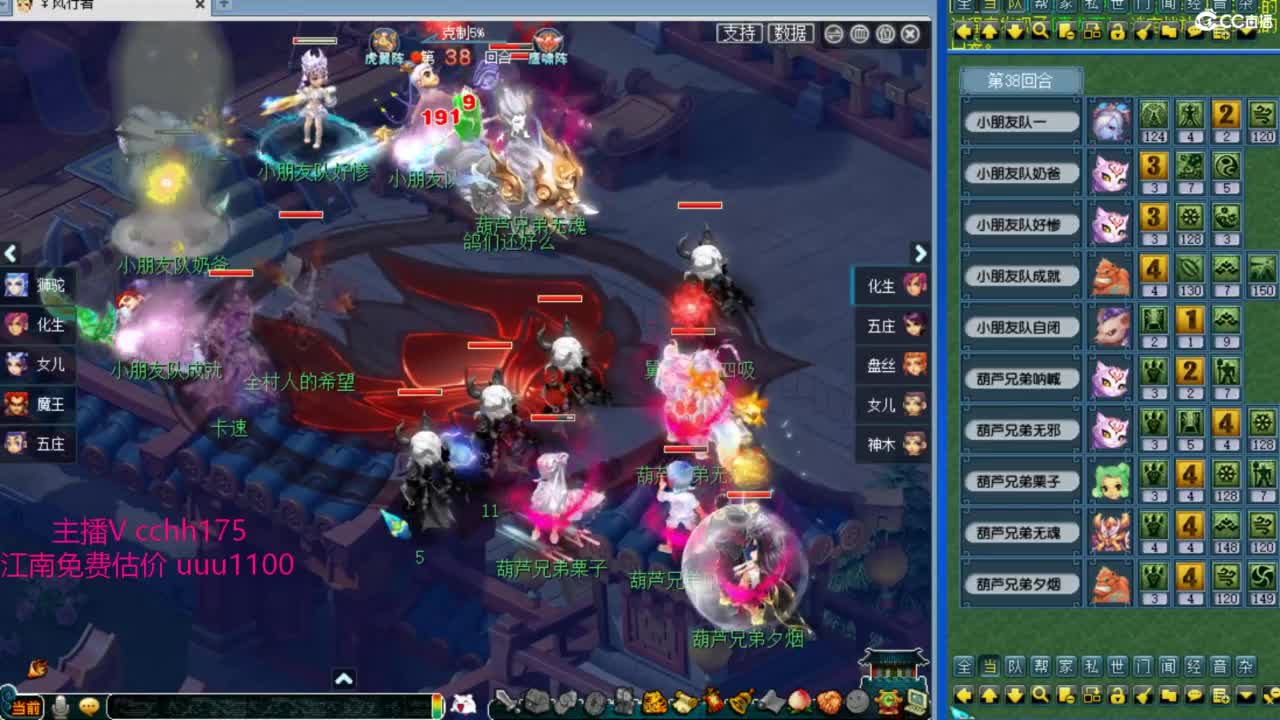Viewport: 1280px width, 720px height.
Task: Toggle the speech bubble icon in chat toolbar
Action: tap(1195, 696)
